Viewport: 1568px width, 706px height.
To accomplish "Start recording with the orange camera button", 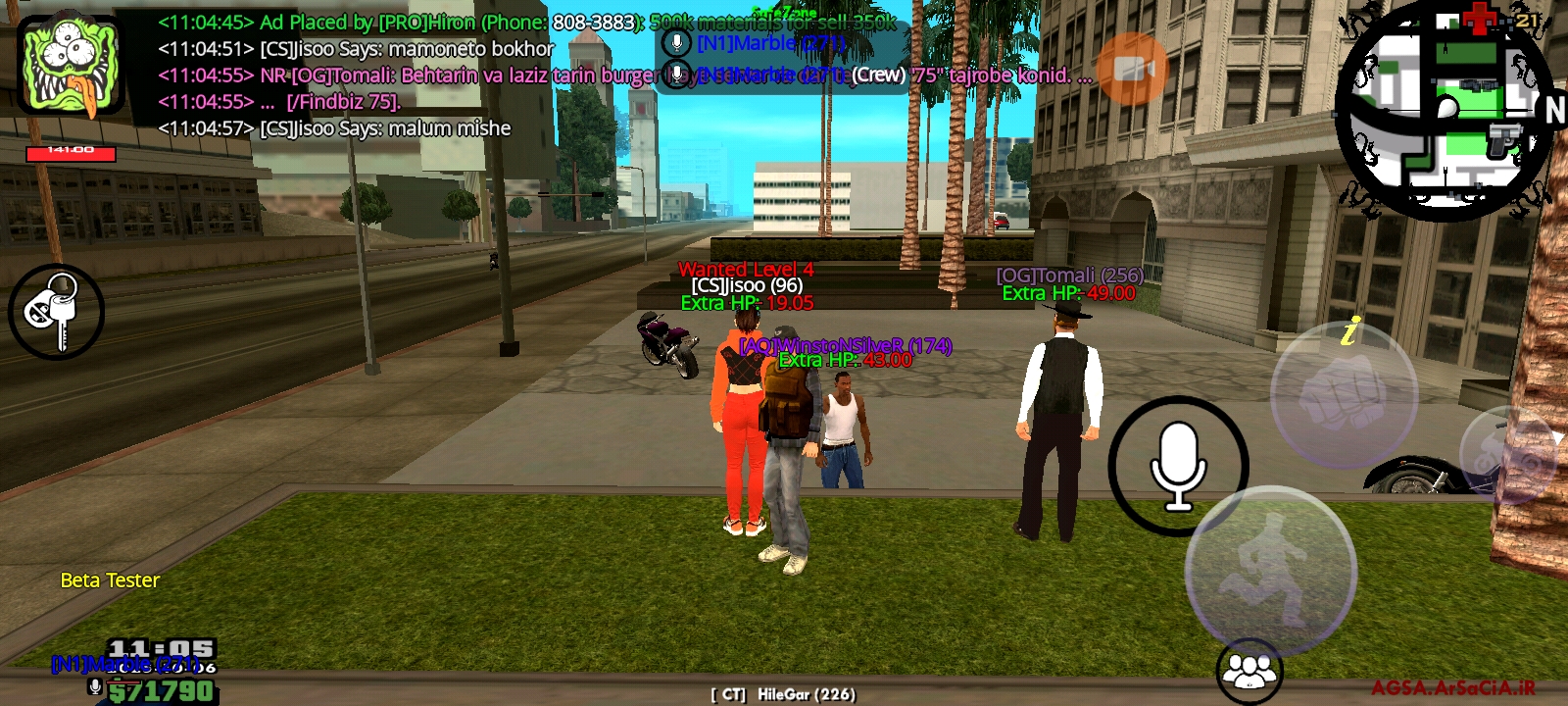I will [x=1132, y=69].
